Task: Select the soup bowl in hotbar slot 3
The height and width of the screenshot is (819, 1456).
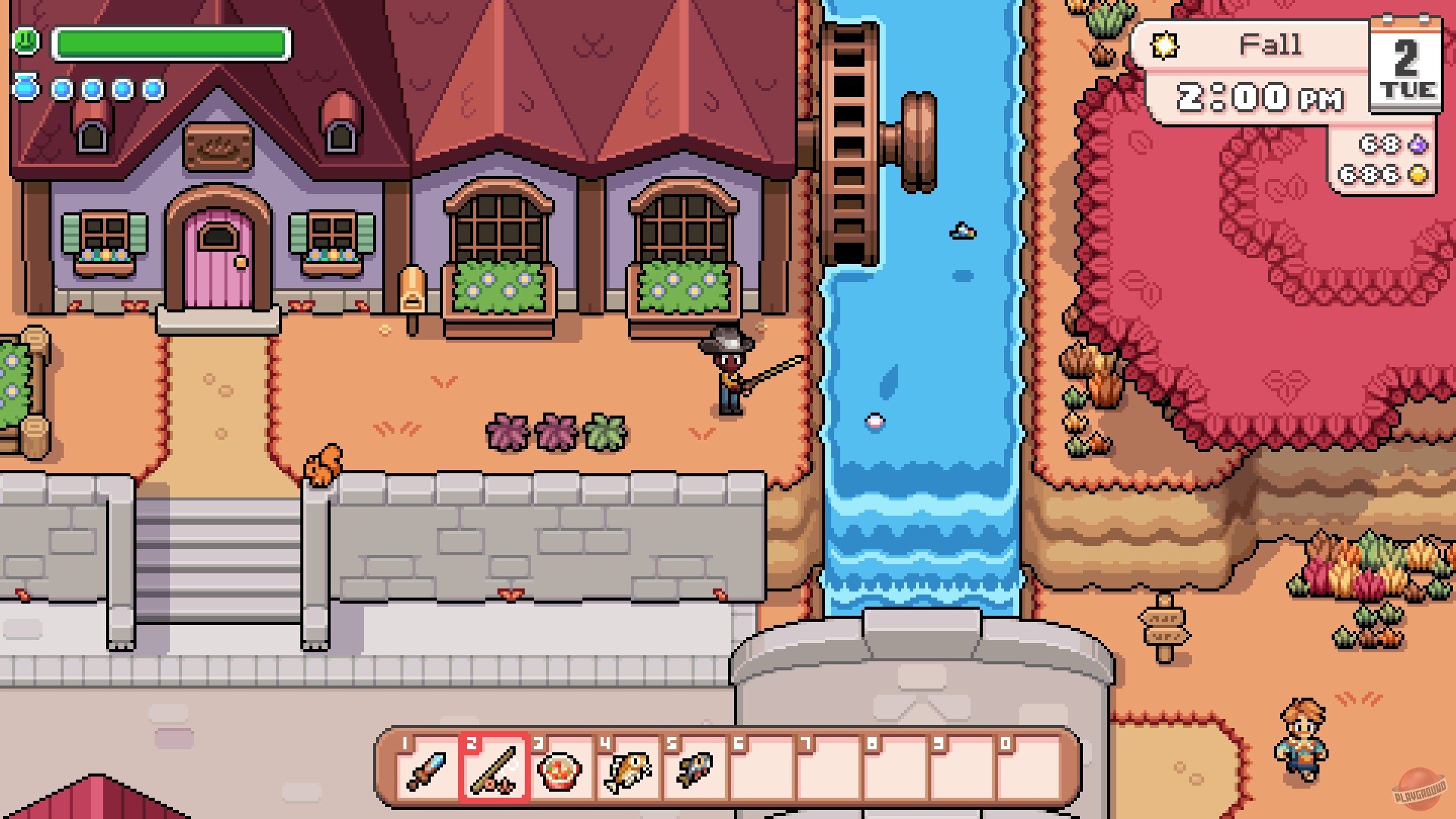Action: pos(560,771)
